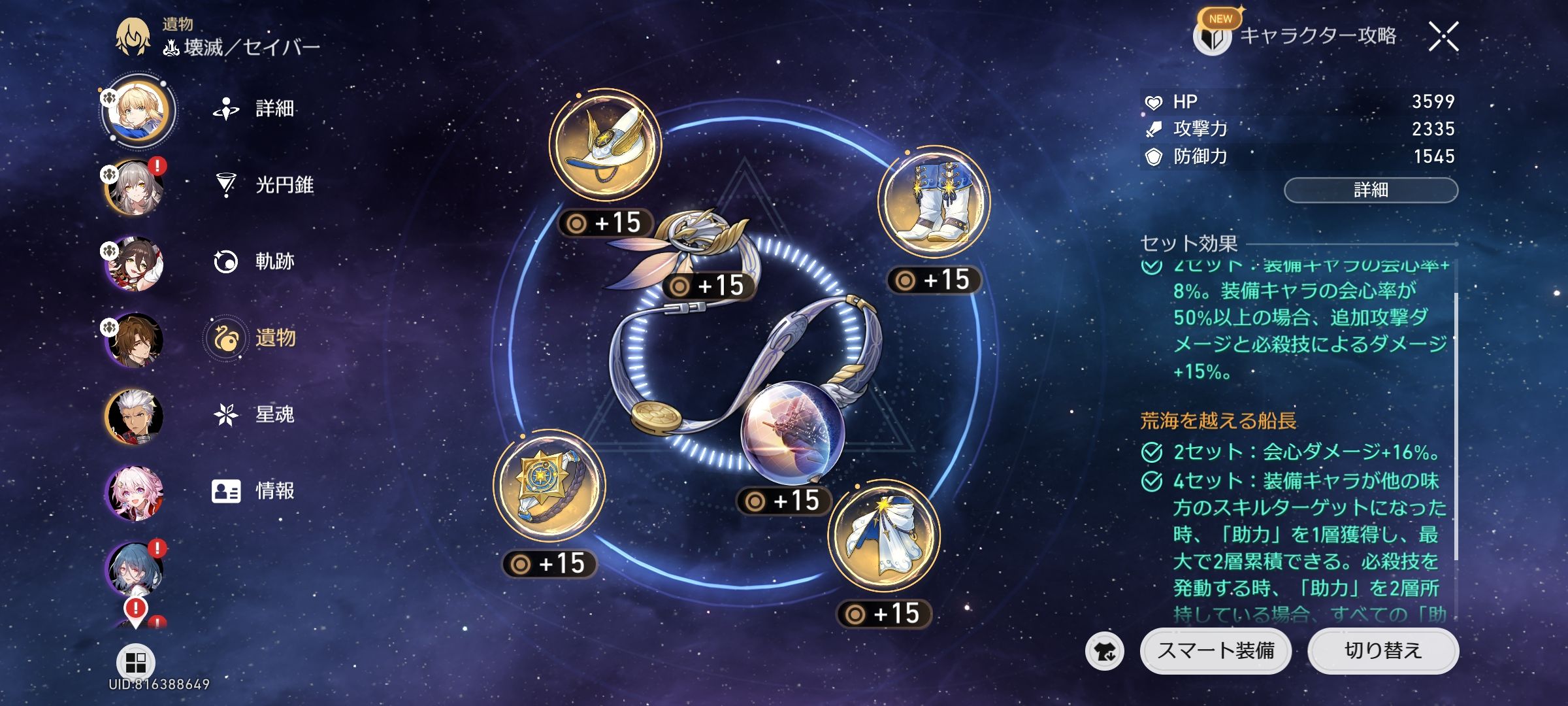Click the outfit icon beside スマート装備
This screenshot has width=1568, height=706.
pos(1105,651)
